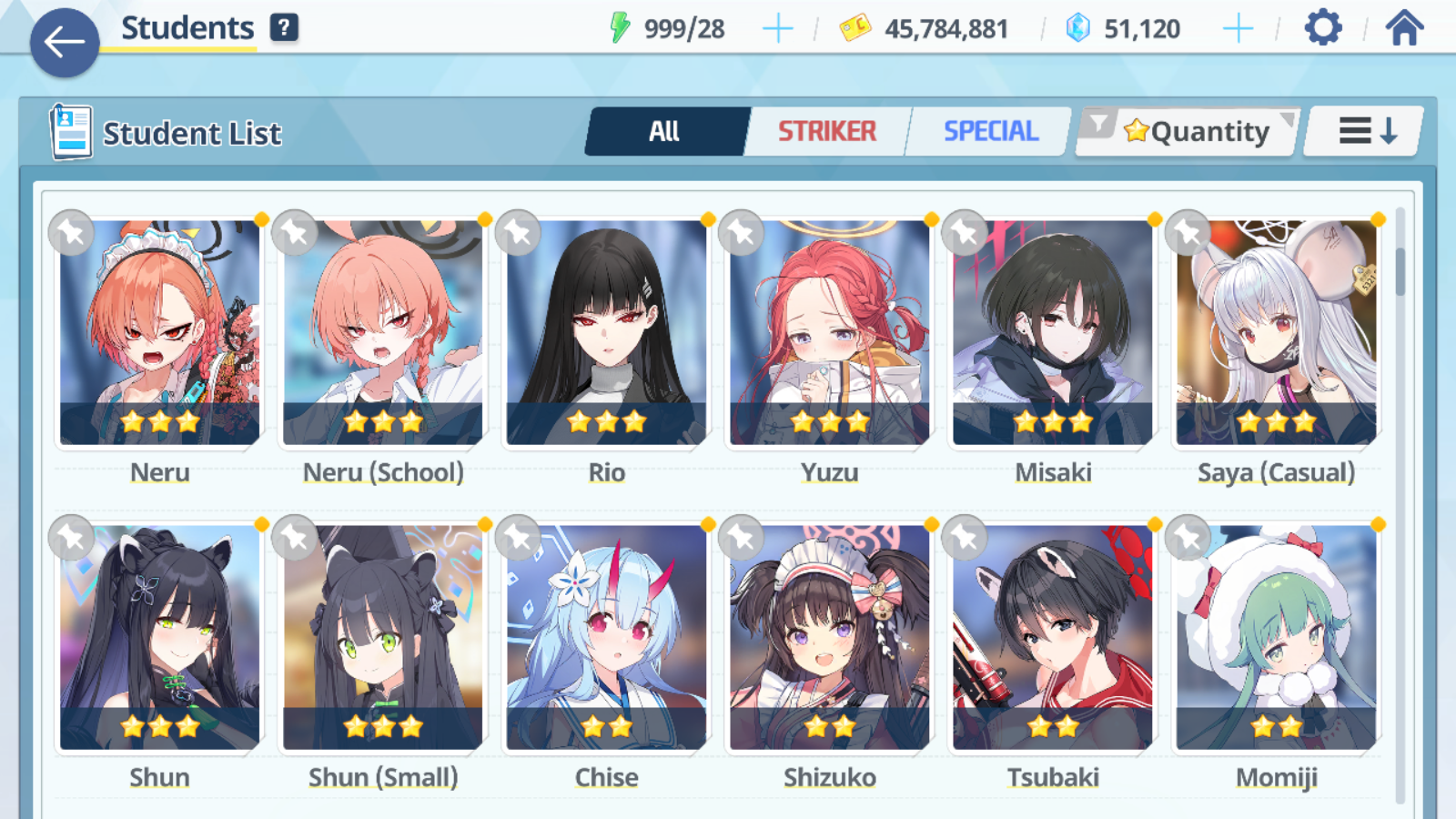Select the Shizuko student card
The height and width of the screenshot is (819, 1456).
pyautogui.click(x=829, y=638)
